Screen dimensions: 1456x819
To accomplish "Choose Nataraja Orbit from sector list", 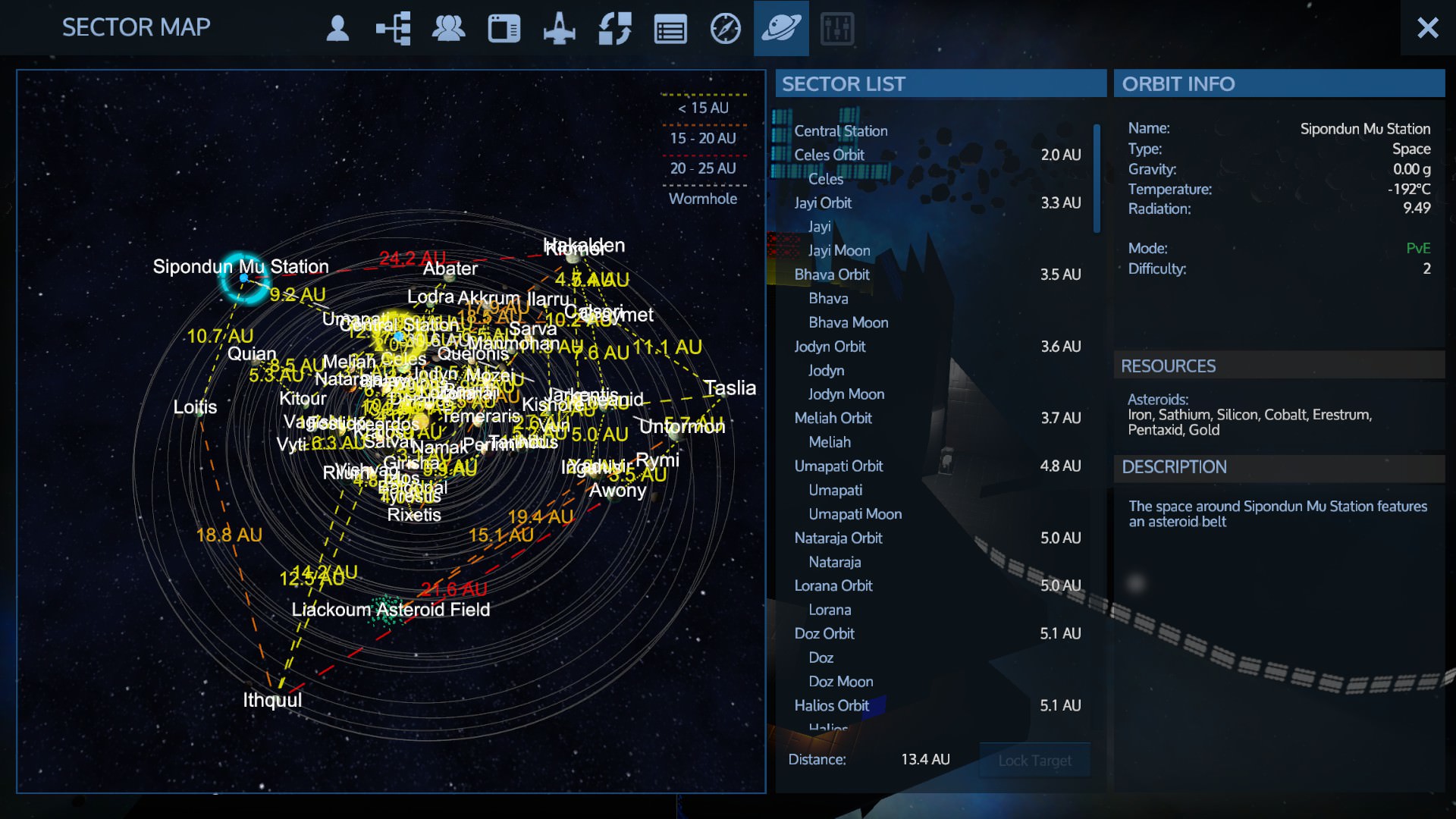I will (x=838, y=538).
